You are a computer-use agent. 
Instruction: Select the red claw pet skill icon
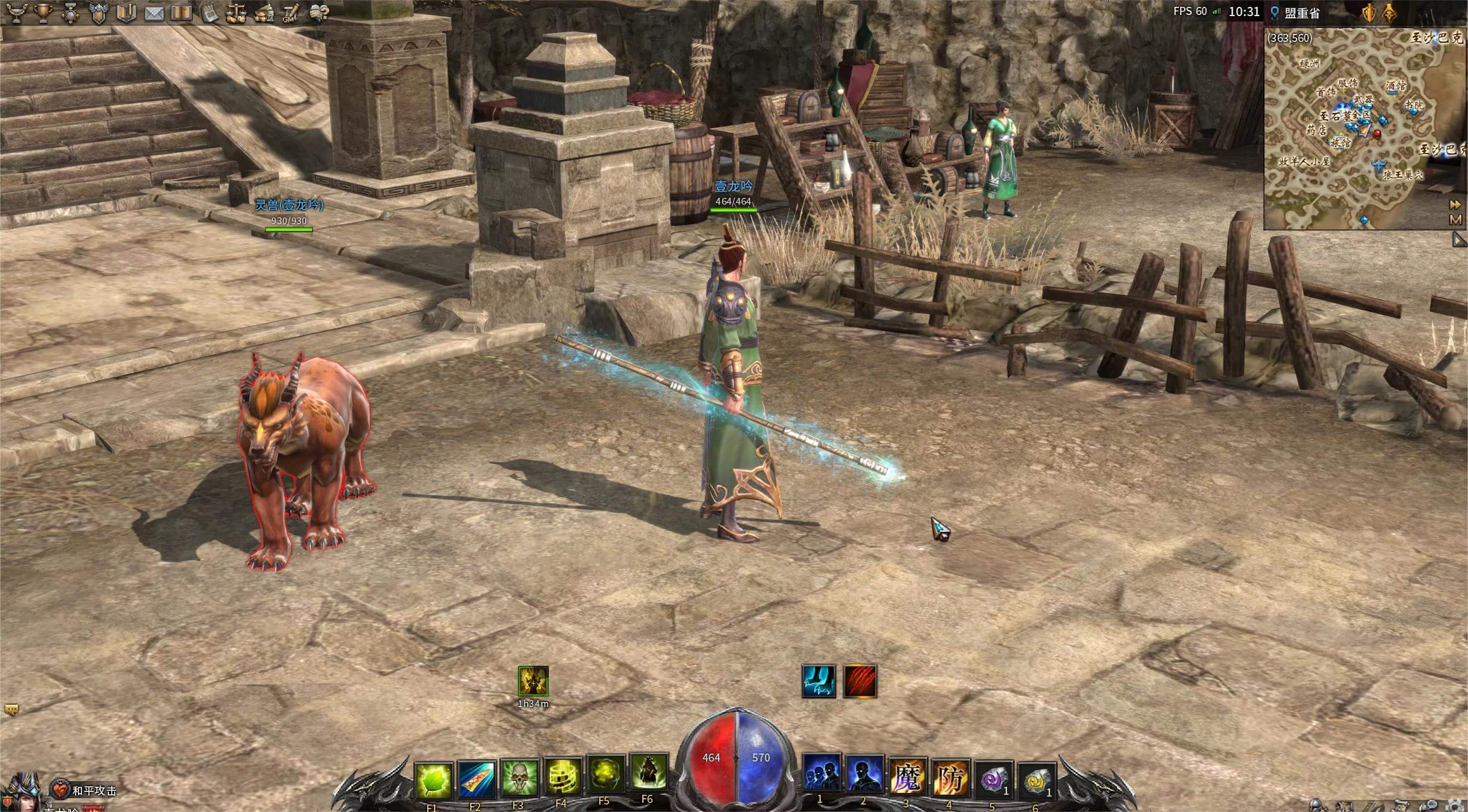860,681
